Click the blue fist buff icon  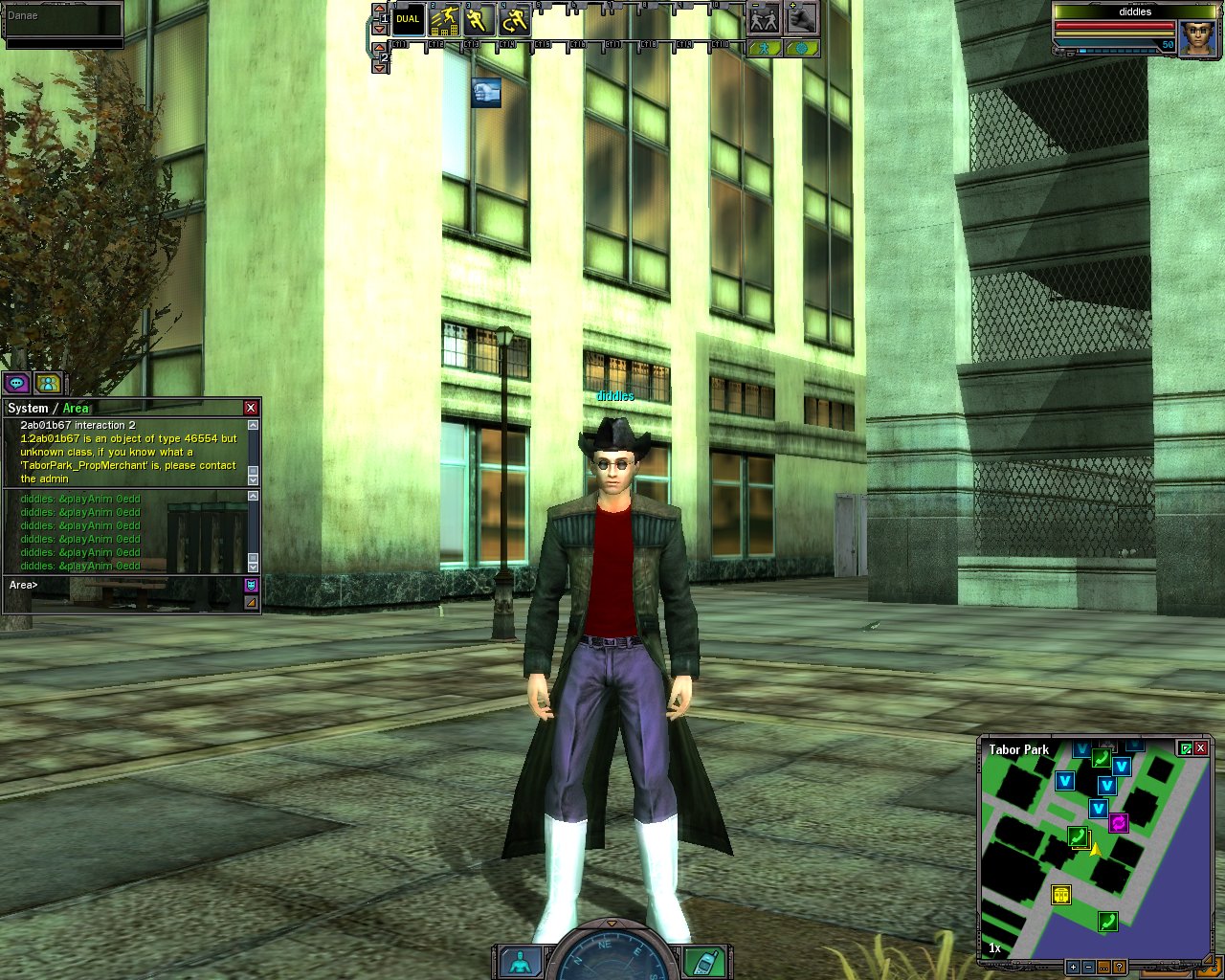coord(486,93)
